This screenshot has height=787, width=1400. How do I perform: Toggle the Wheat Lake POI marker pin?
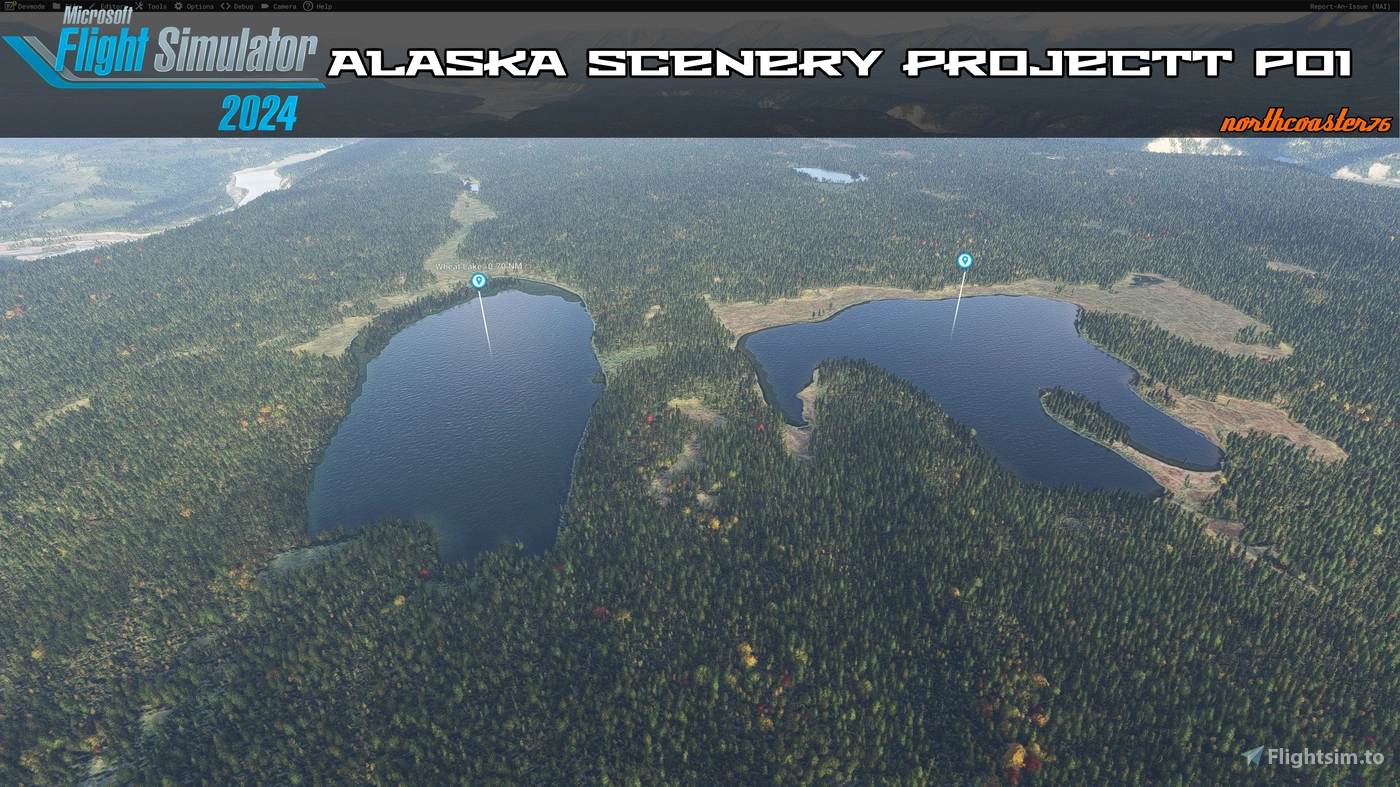click(x=477, y=281)
